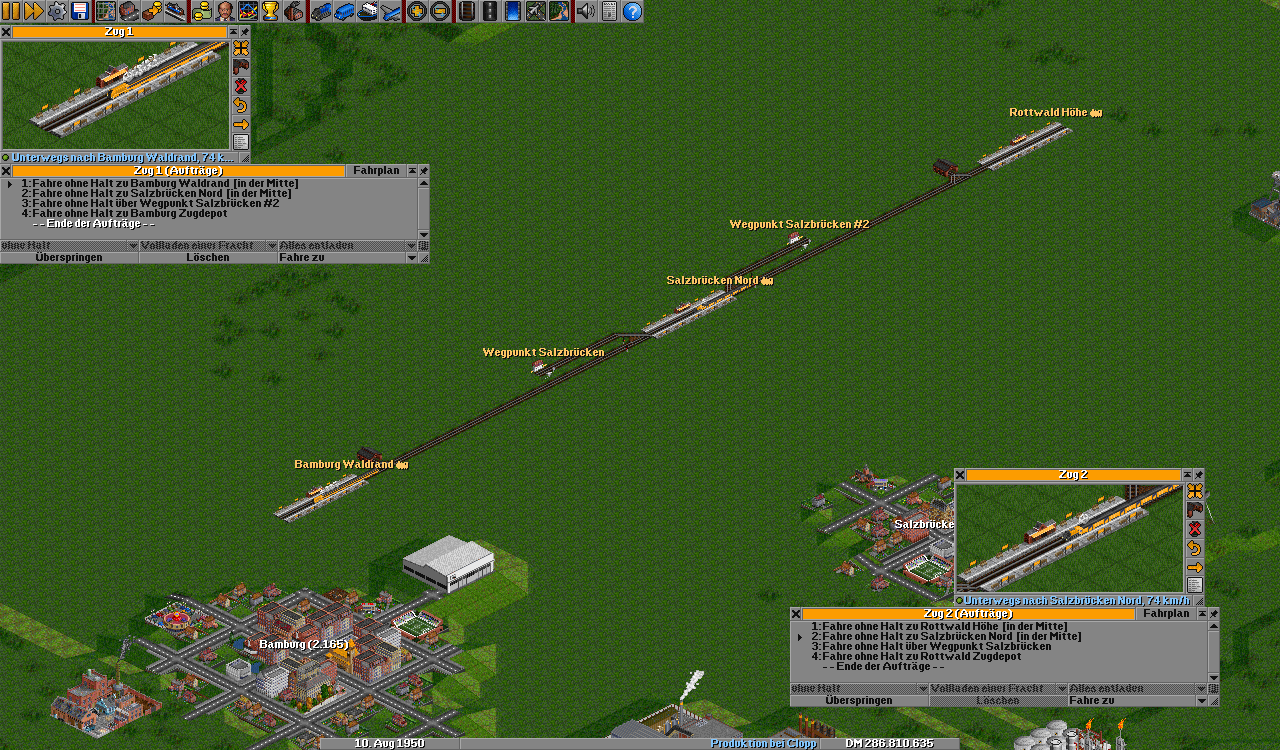Viewport: 1280px width, 750px height.
Task: Close the Zug 1 vehicle window
Action: (x=6, y=32)
